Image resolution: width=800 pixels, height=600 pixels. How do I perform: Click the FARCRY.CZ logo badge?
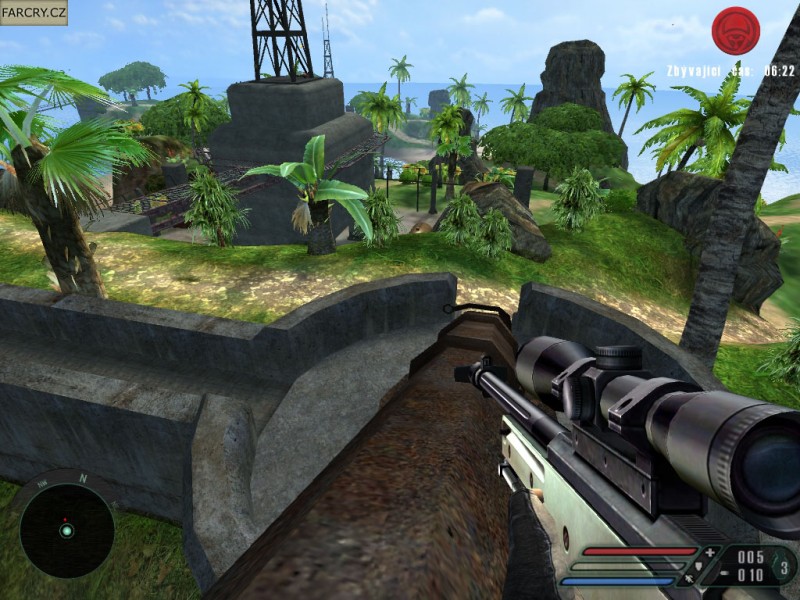click(x=34, y=13)
